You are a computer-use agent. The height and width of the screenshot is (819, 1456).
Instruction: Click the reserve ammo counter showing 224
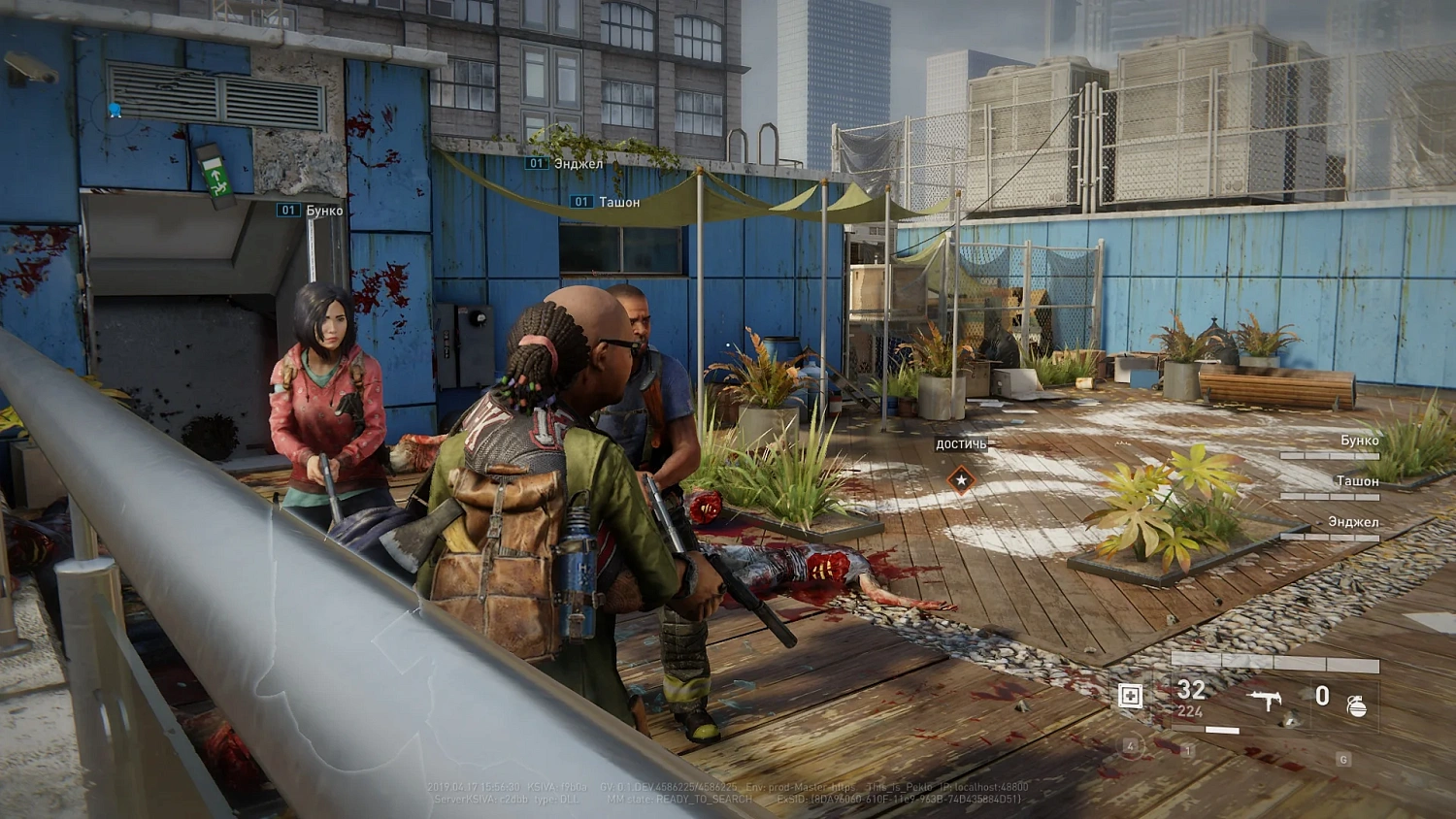click(x=1189, y=710)
